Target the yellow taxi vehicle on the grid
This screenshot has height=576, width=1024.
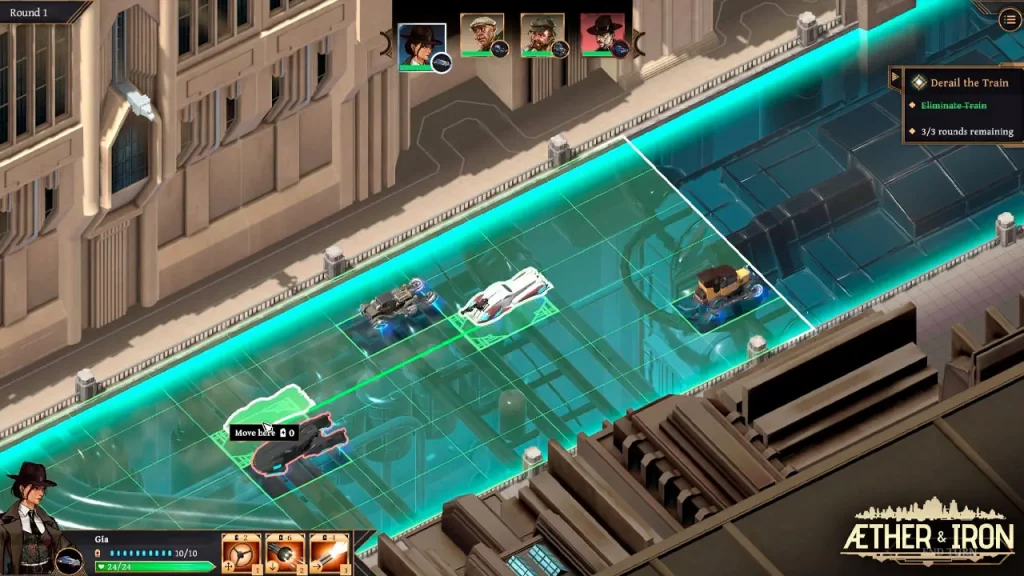[722, 290]
